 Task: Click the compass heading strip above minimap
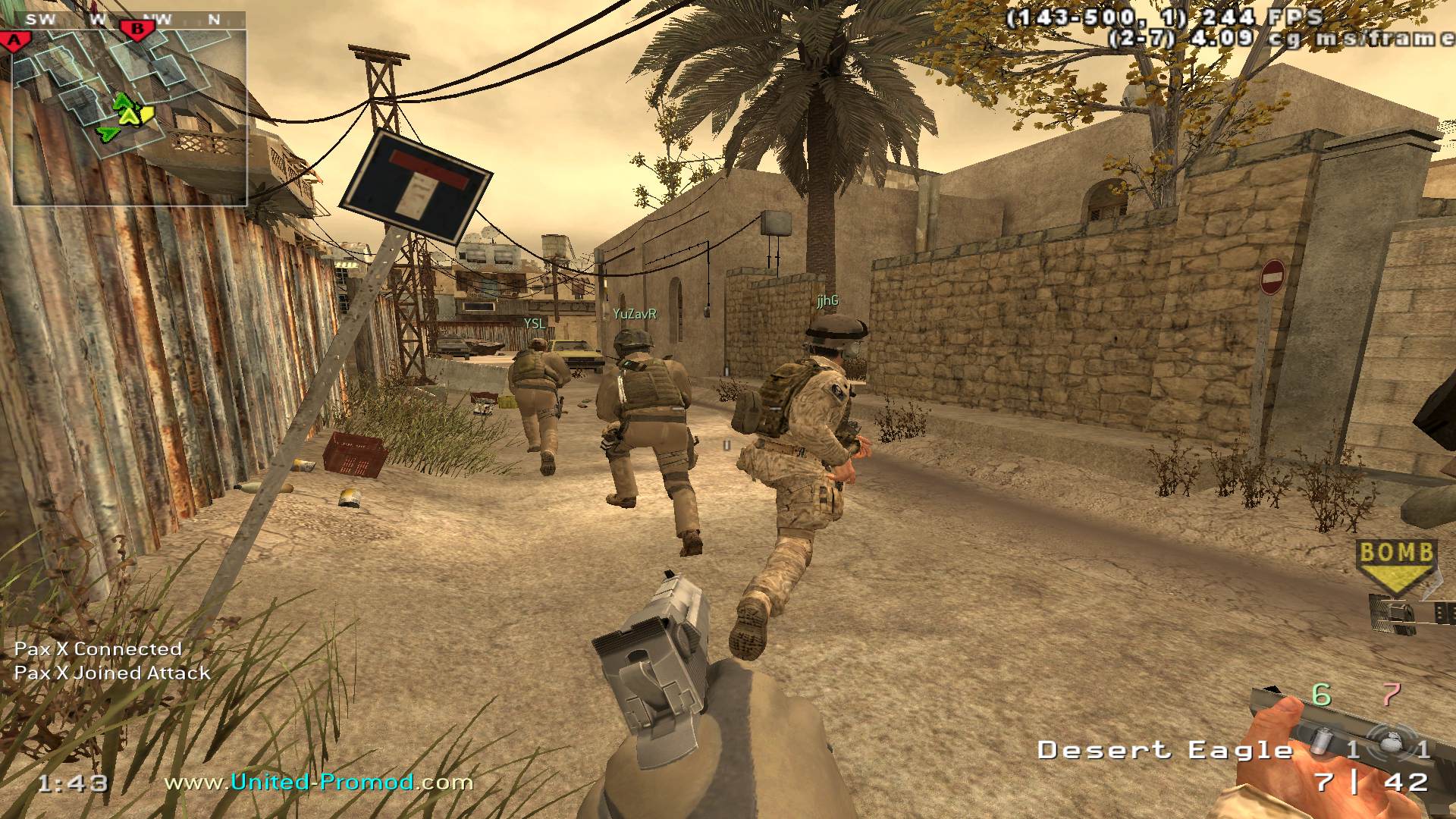click(x=129, y=20)
